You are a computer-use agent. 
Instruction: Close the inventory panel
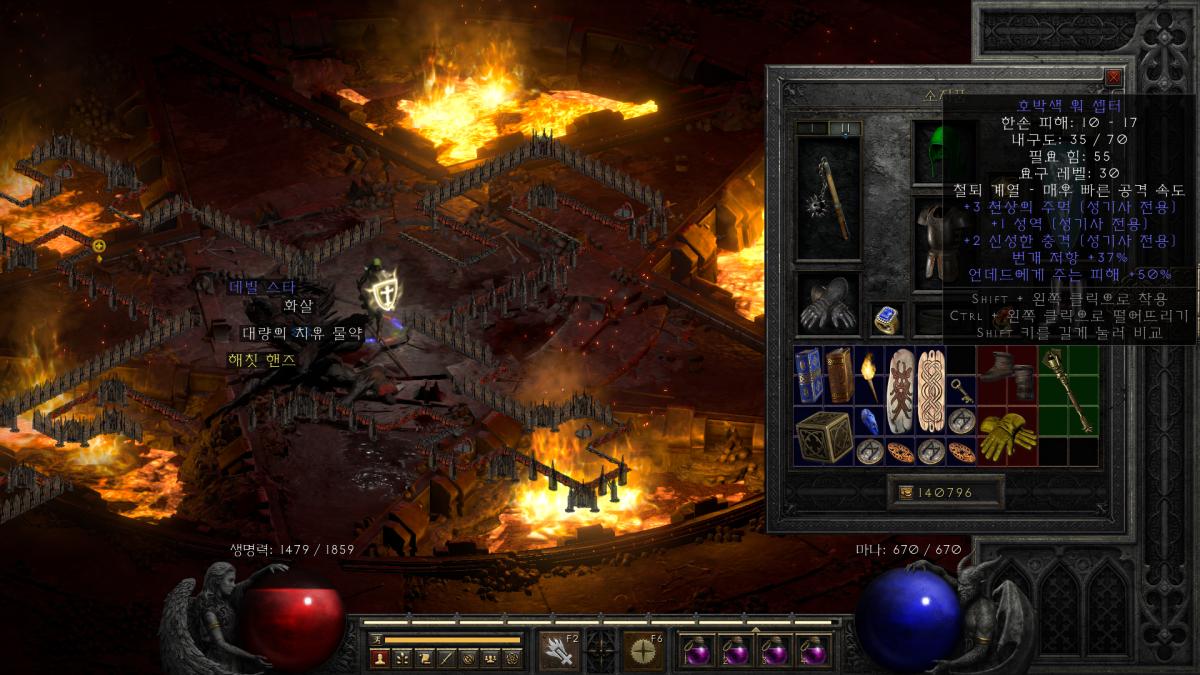click(x=1113, y=77)
